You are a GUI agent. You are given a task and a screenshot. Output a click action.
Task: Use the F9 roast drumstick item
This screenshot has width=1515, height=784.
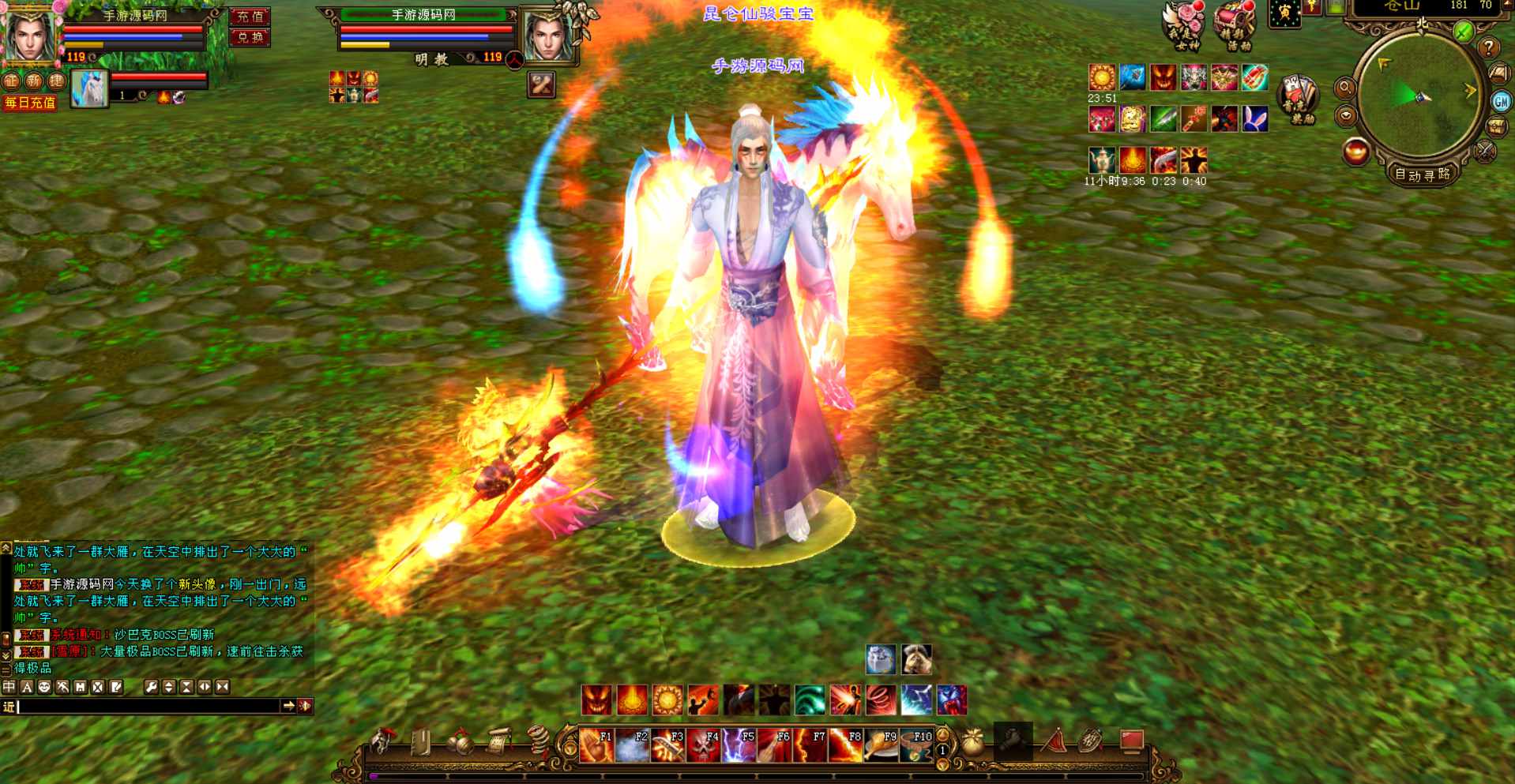tap(881, 745)
